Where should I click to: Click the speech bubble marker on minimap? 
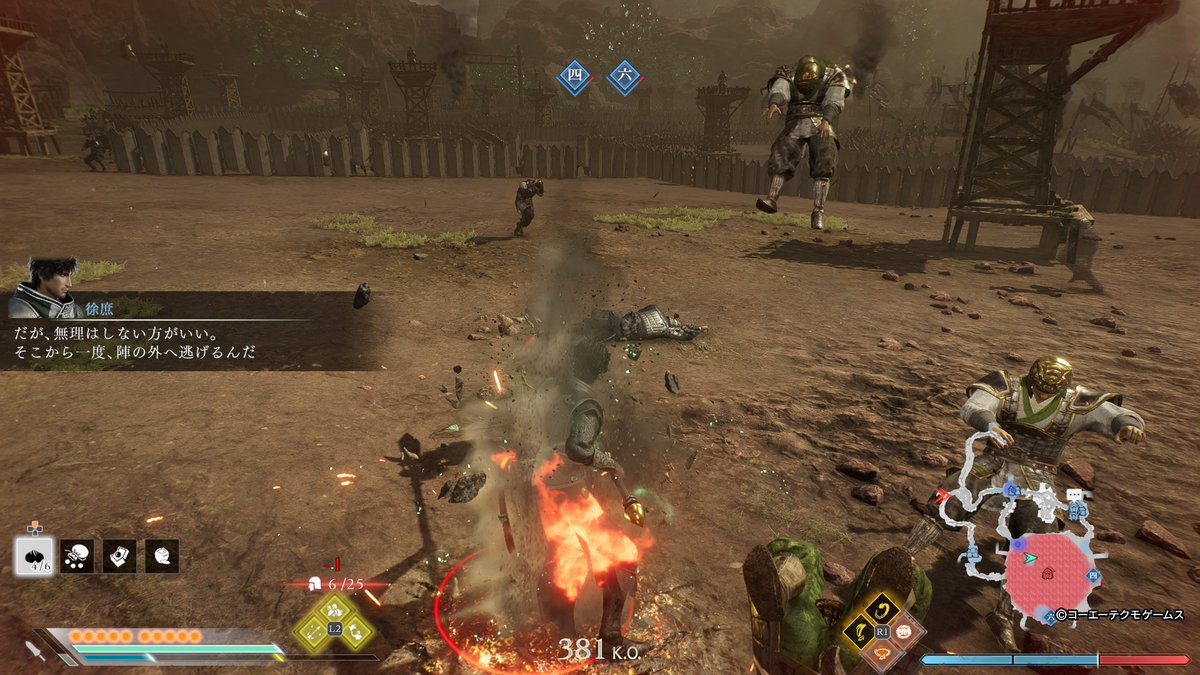coord(1074,494)
